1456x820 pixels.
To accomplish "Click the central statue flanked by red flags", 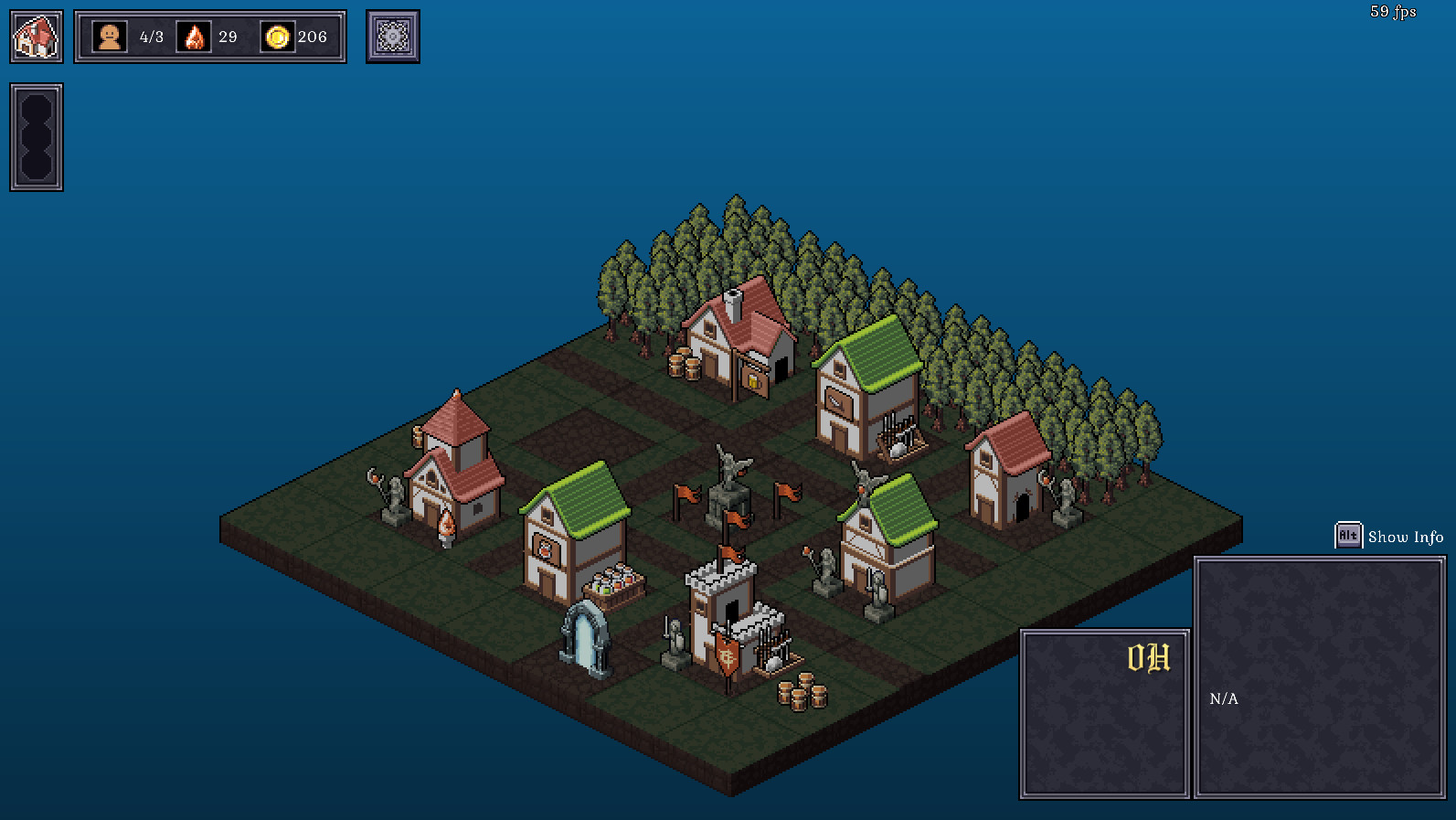I will pyautogui.click(x=728, y=489).
